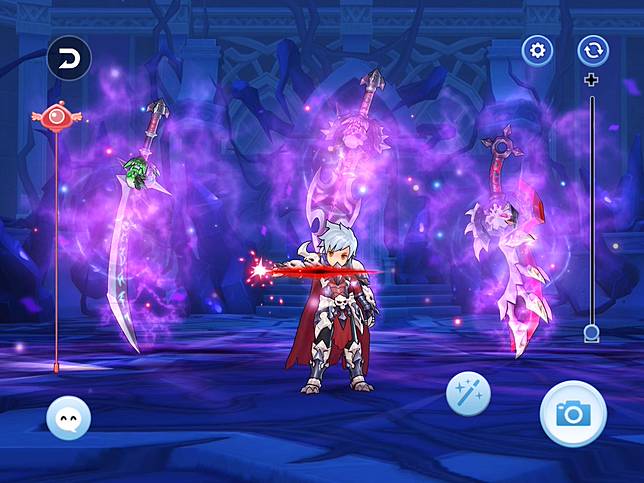The height and width of the screenshot is (483, 644).
Task: Open the magic wand effects button
Action: (x=468, y=395)
